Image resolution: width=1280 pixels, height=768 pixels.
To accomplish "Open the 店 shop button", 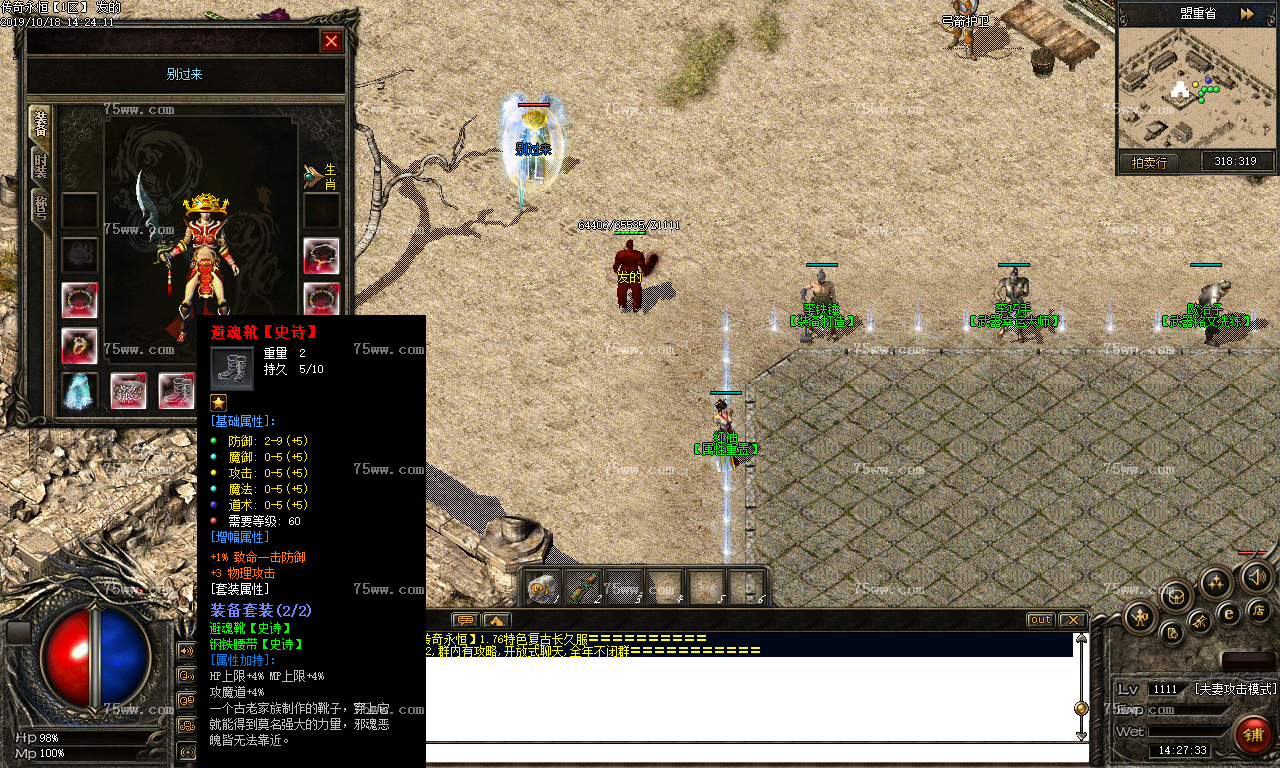I will click(x=1259, y=609).
